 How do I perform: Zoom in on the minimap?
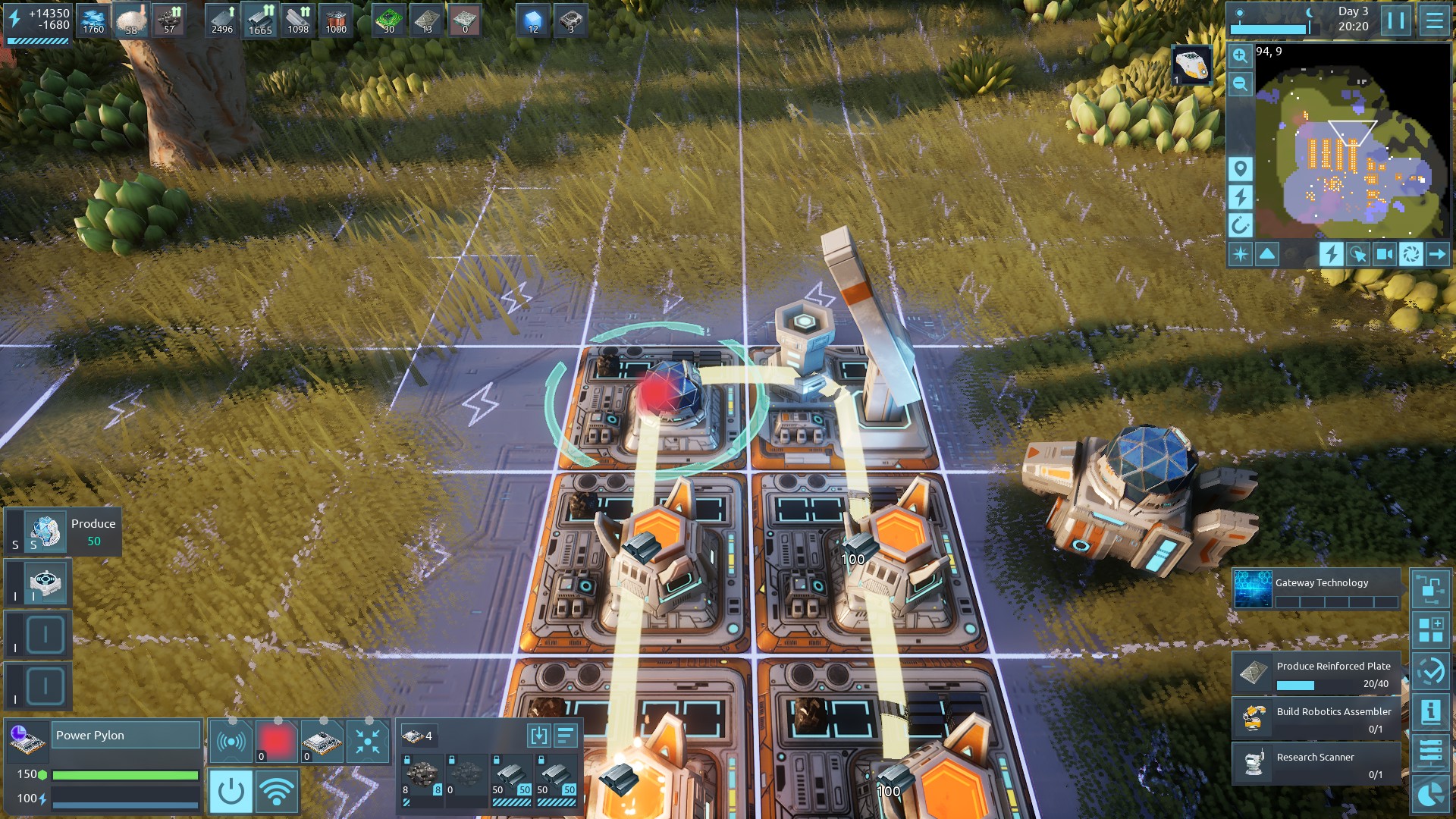click(x=1240, y=55)
